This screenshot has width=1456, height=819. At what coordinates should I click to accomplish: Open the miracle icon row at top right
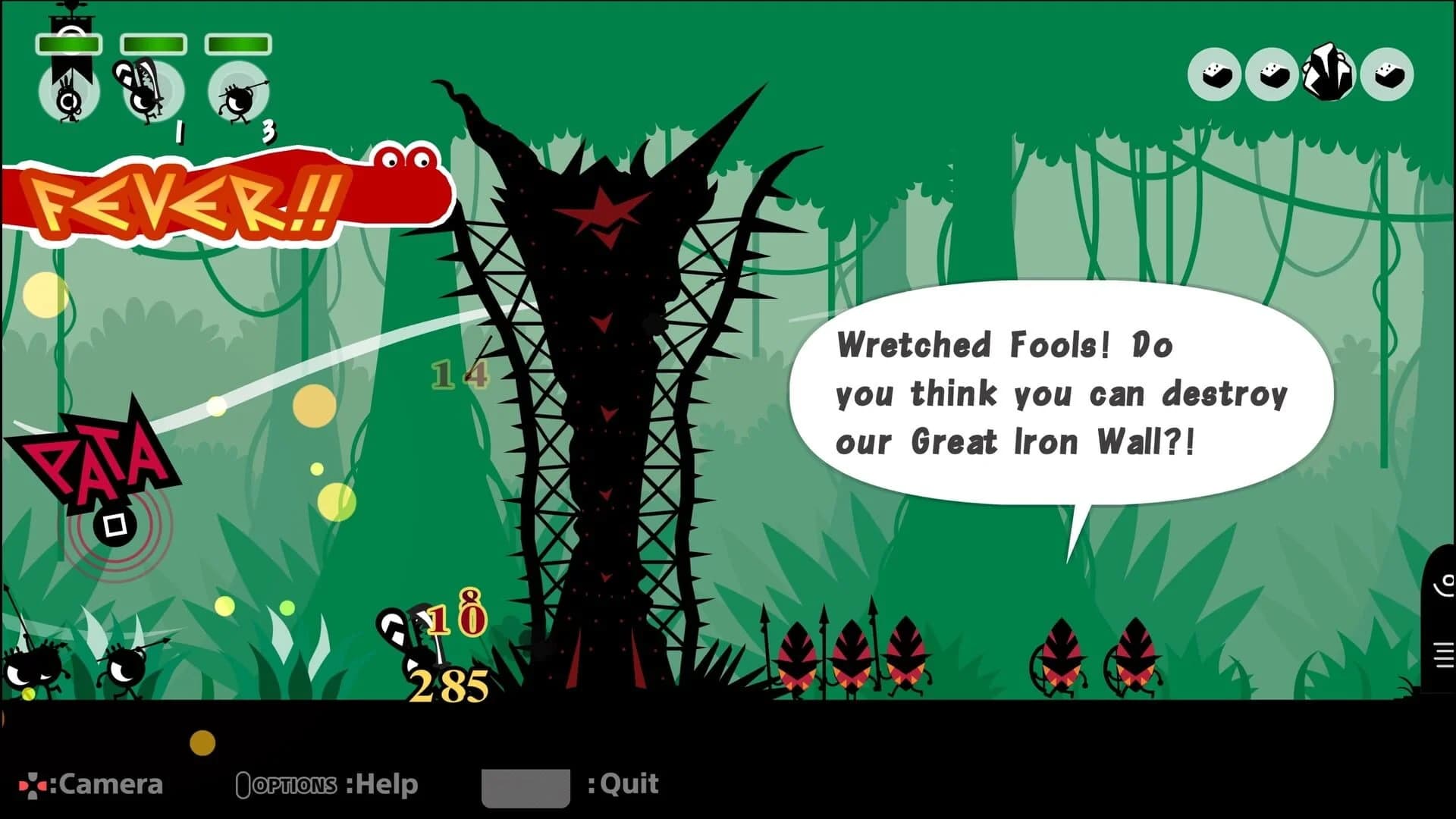[x=1301, y=74]
